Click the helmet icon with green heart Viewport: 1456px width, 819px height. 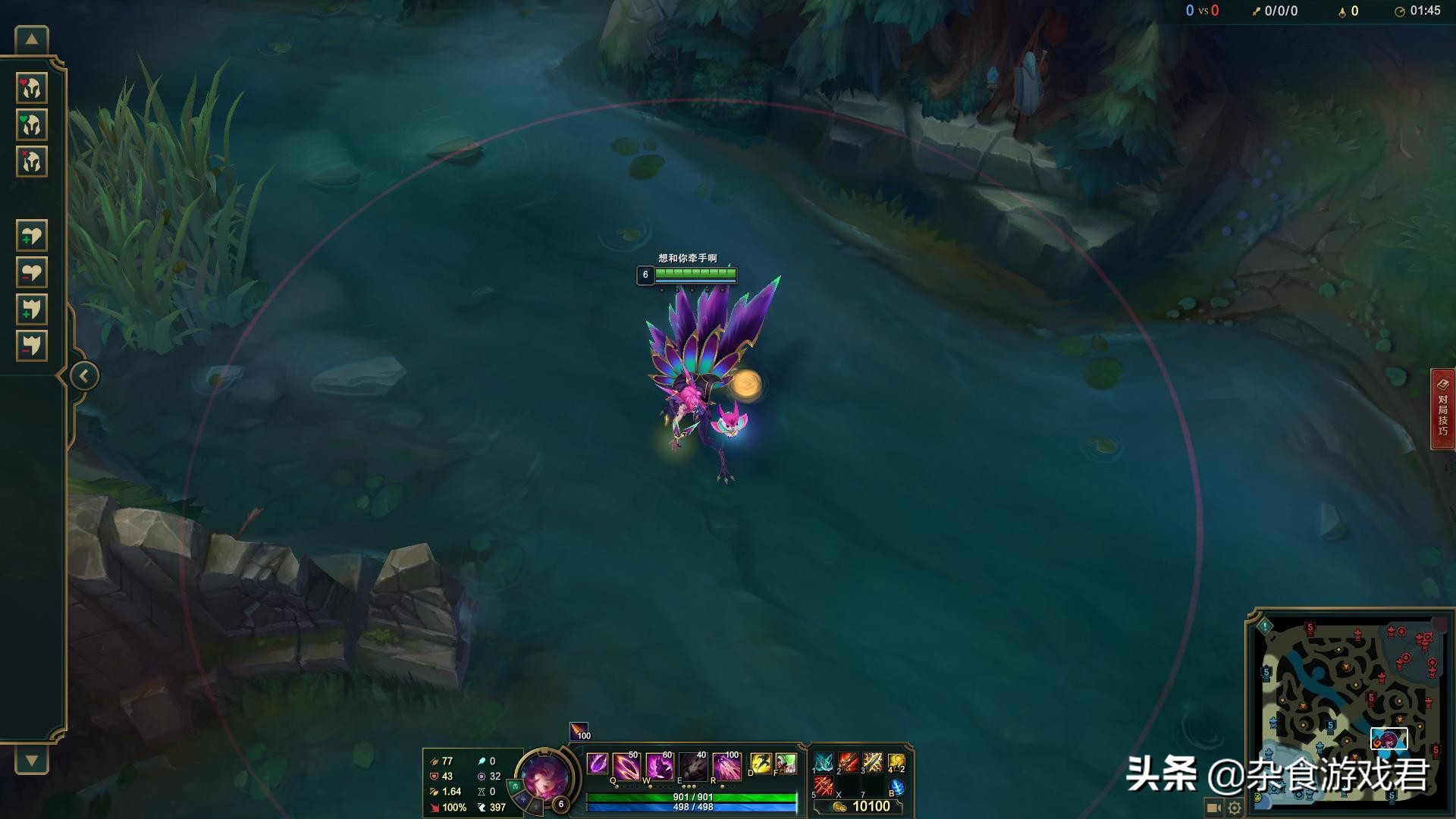32,124
